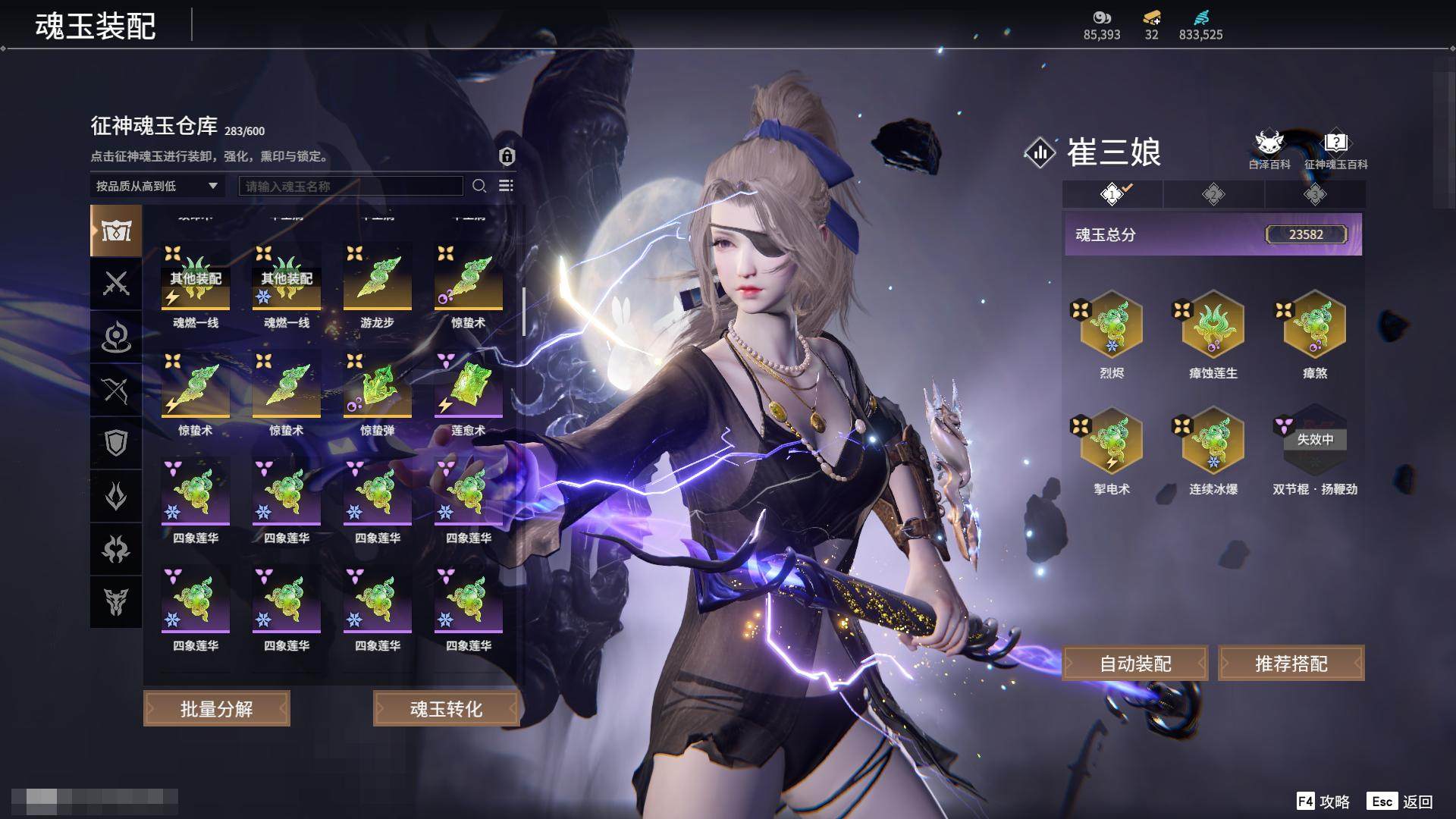Open 推荐搭配 recommended loadout

click(x=1291, y=664)
